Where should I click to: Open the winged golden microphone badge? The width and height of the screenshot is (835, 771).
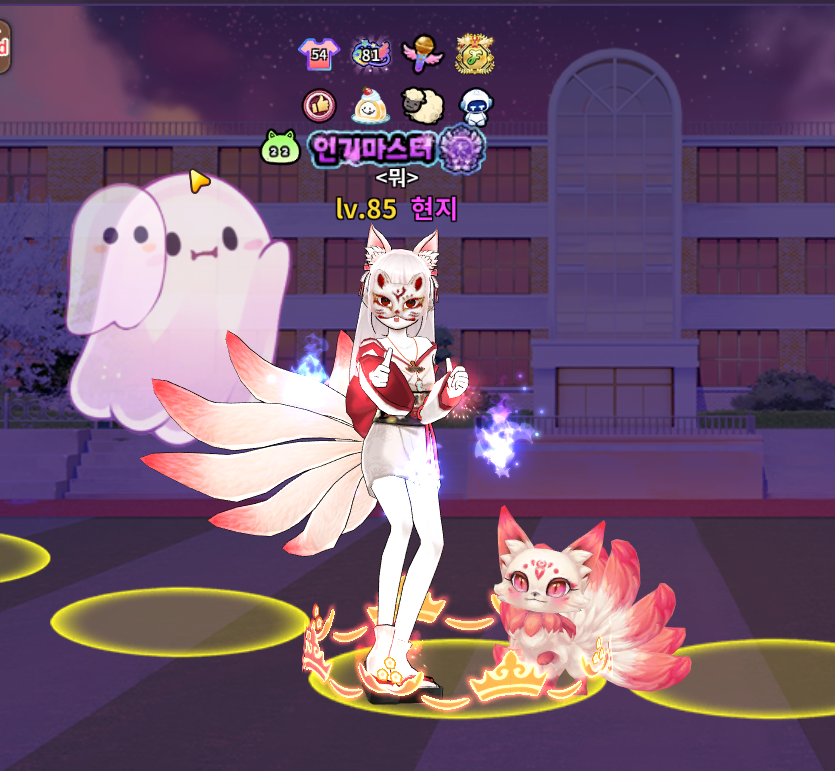421,53
